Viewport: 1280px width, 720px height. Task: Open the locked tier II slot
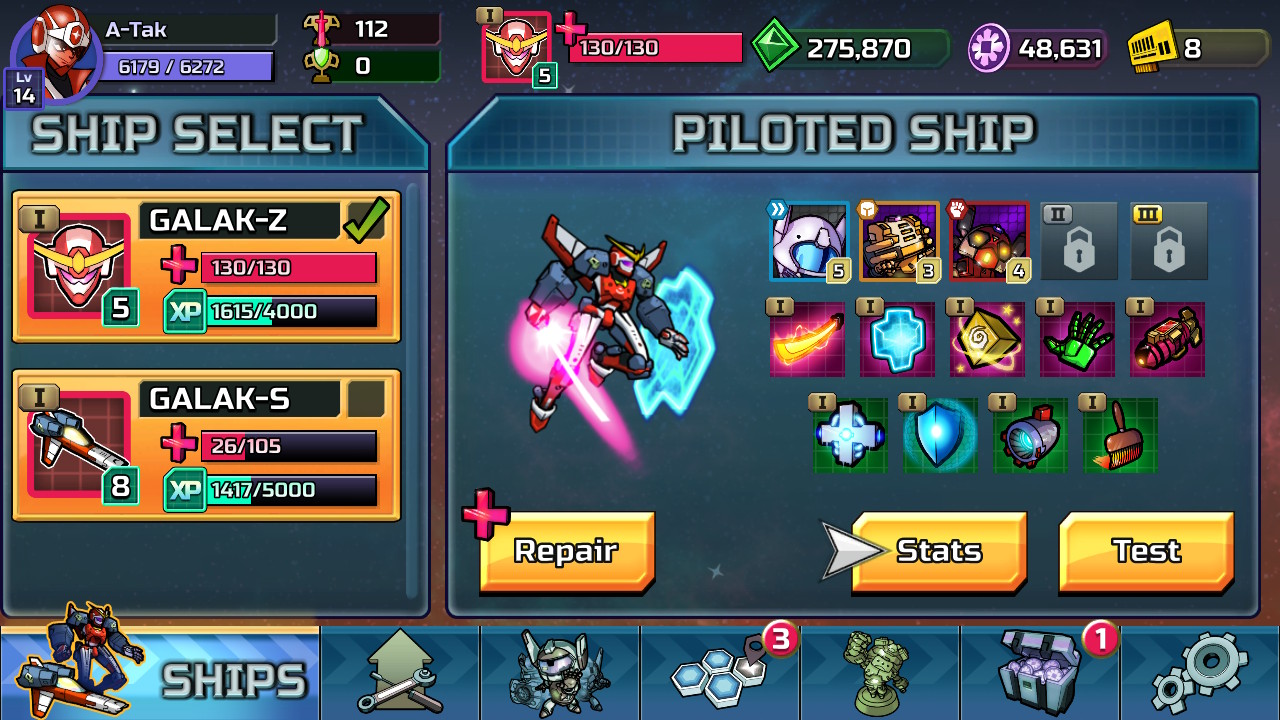click(x=1078, y=240)
